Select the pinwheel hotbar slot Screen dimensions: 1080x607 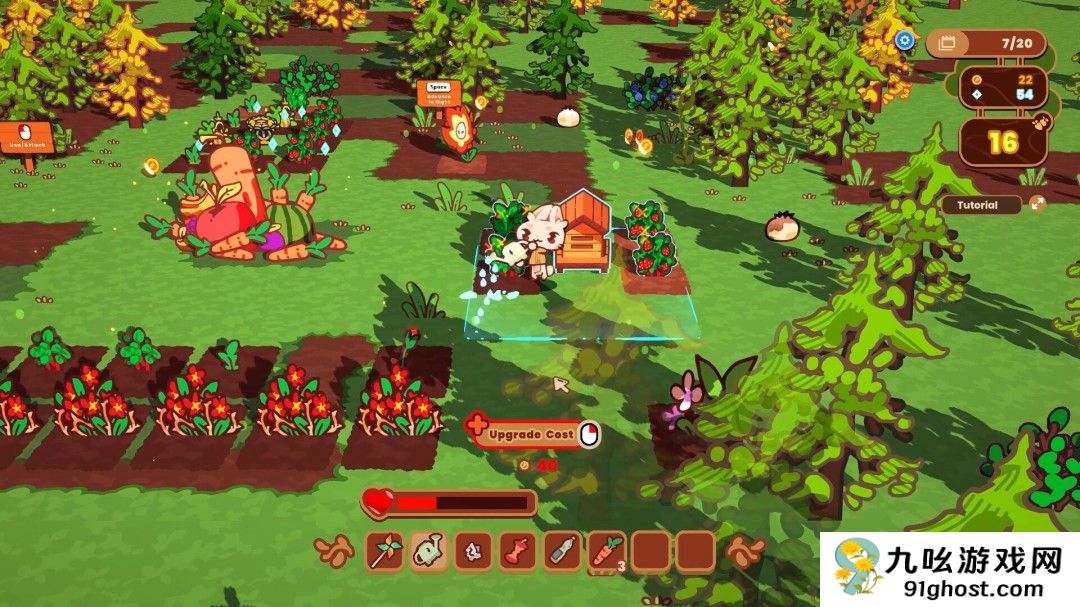tap(385, 551)
